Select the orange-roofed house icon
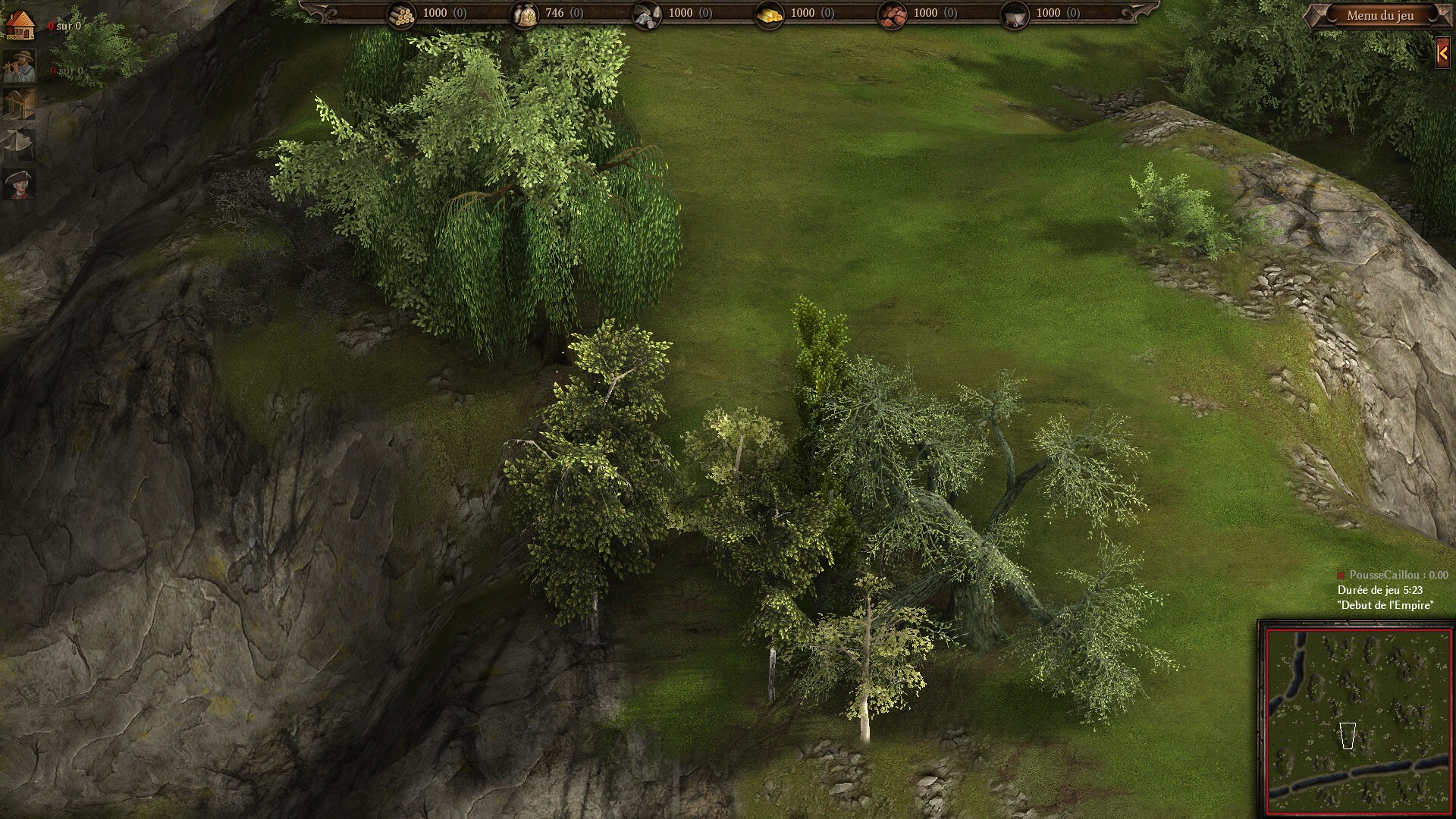The width and height of the screenshot is (1456, 819). coord(19,26)
